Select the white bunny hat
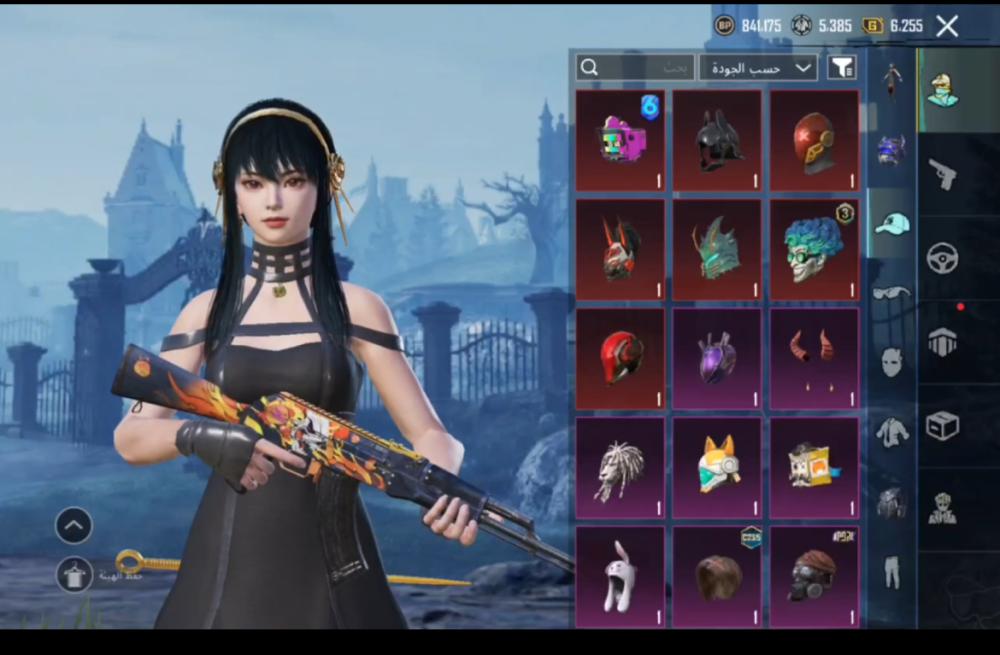Screen dimensions: 1000x655 pyautogui.click(x=620, y=577)
